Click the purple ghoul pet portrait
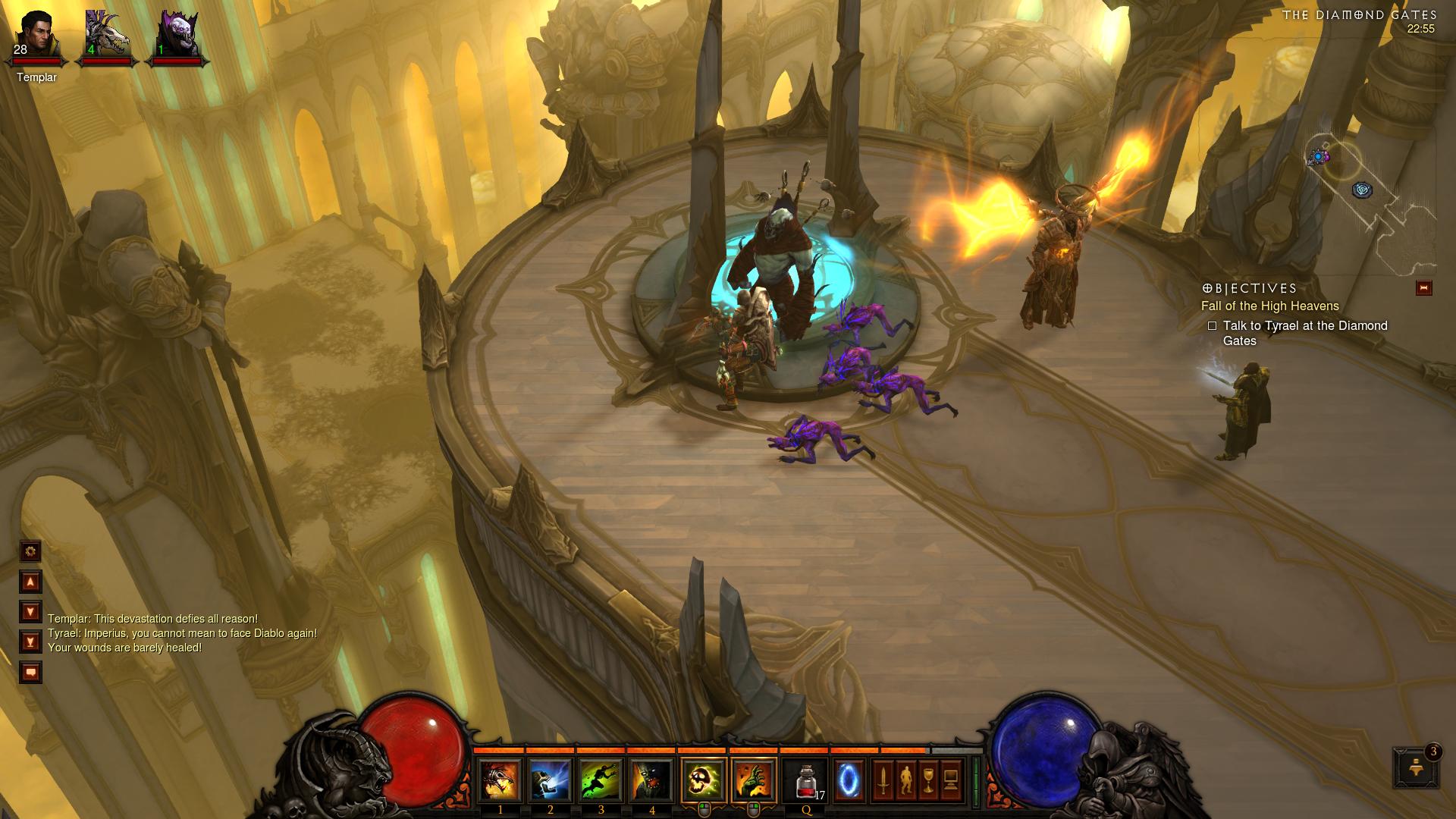Viewport: 1456px width, 819px height. (x=176, y=34)
